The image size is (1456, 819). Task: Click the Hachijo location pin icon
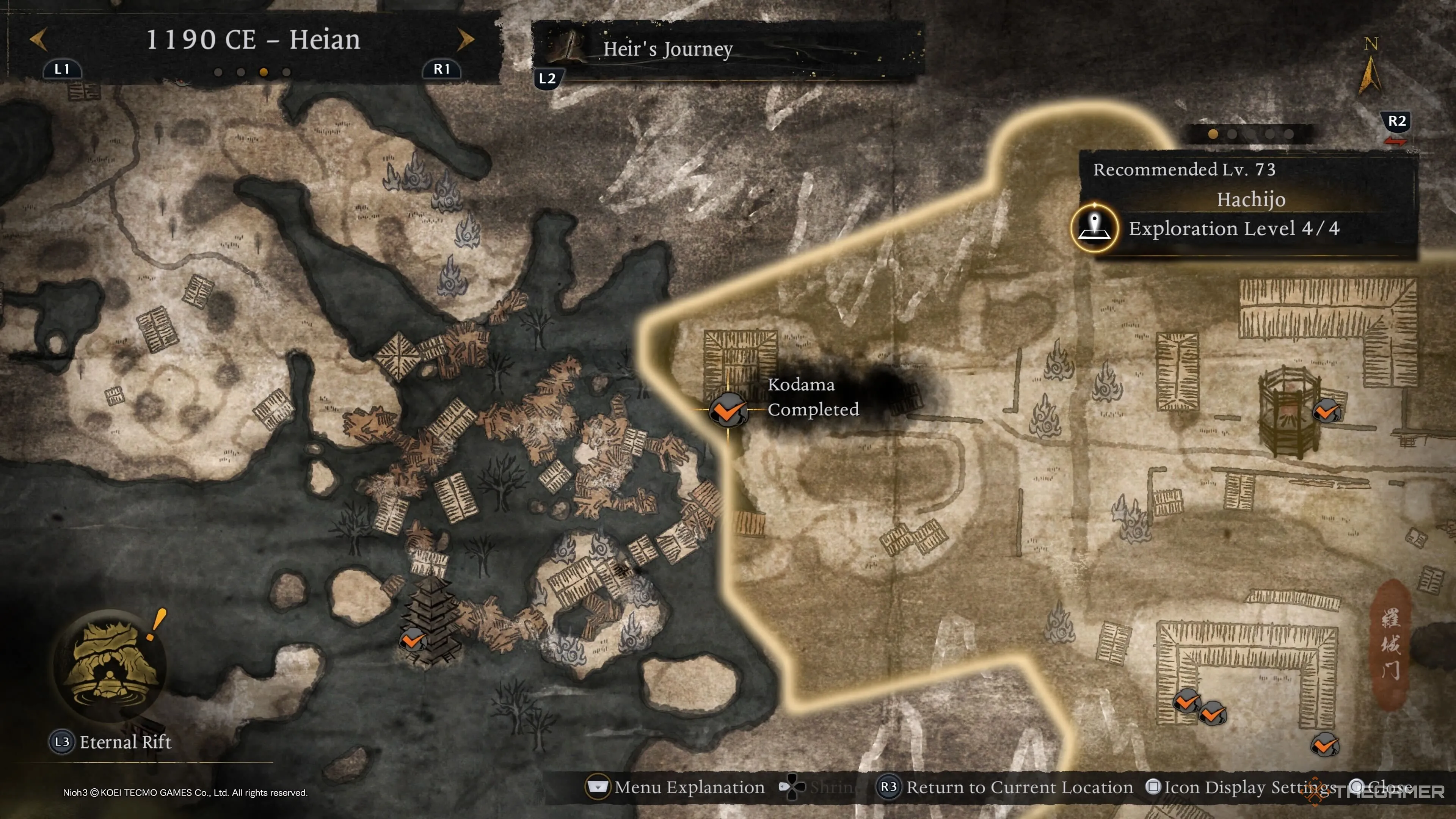point(1095,228)
